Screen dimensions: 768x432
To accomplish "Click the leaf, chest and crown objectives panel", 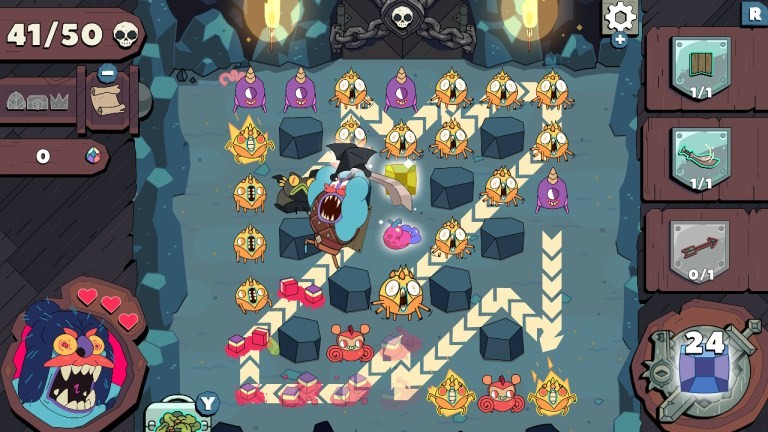I will [37, 101].
